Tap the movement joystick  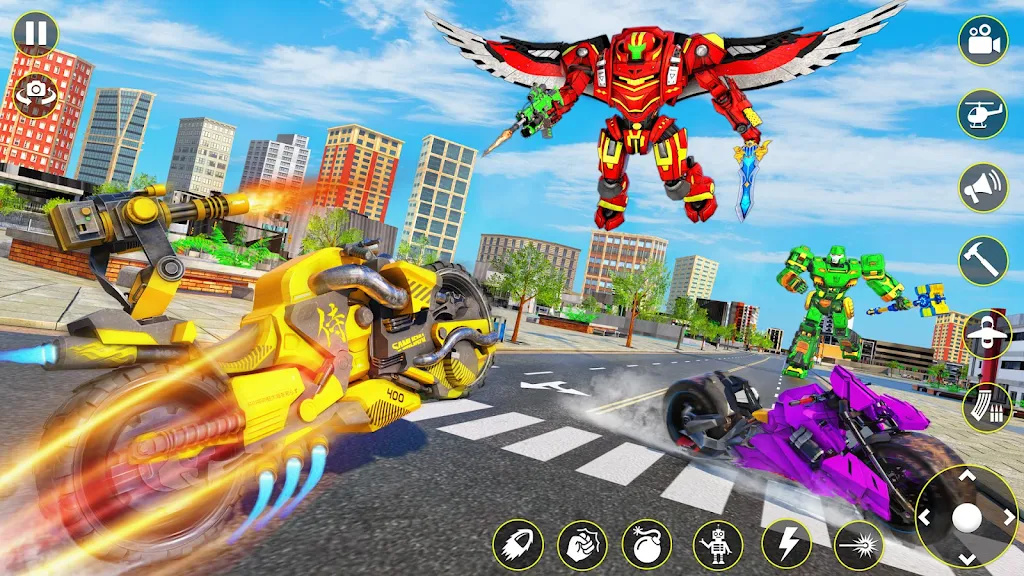coord(966,517)
